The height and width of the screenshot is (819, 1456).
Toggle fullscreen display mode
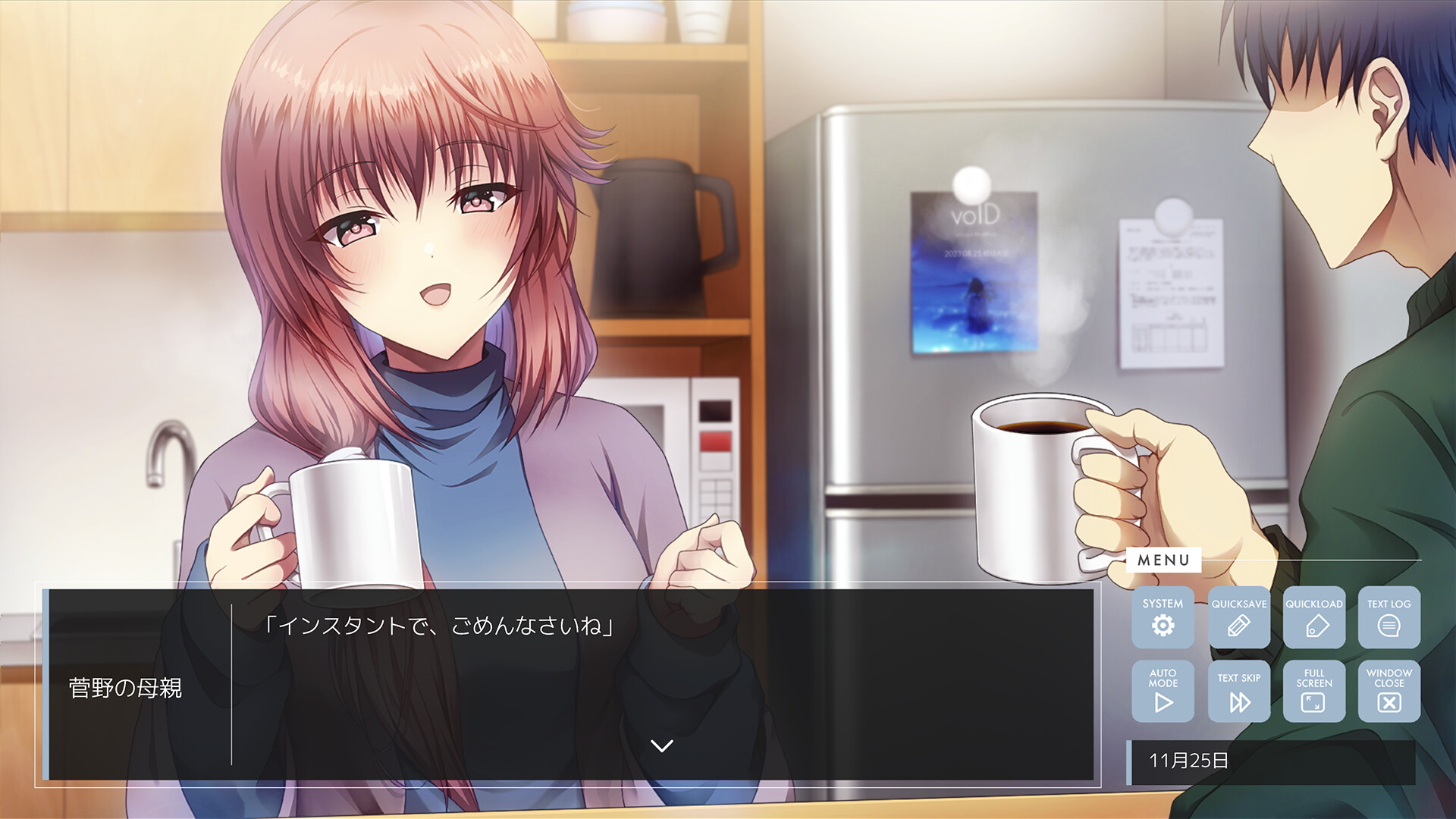pyautogui.click(x=1314, y=692)
